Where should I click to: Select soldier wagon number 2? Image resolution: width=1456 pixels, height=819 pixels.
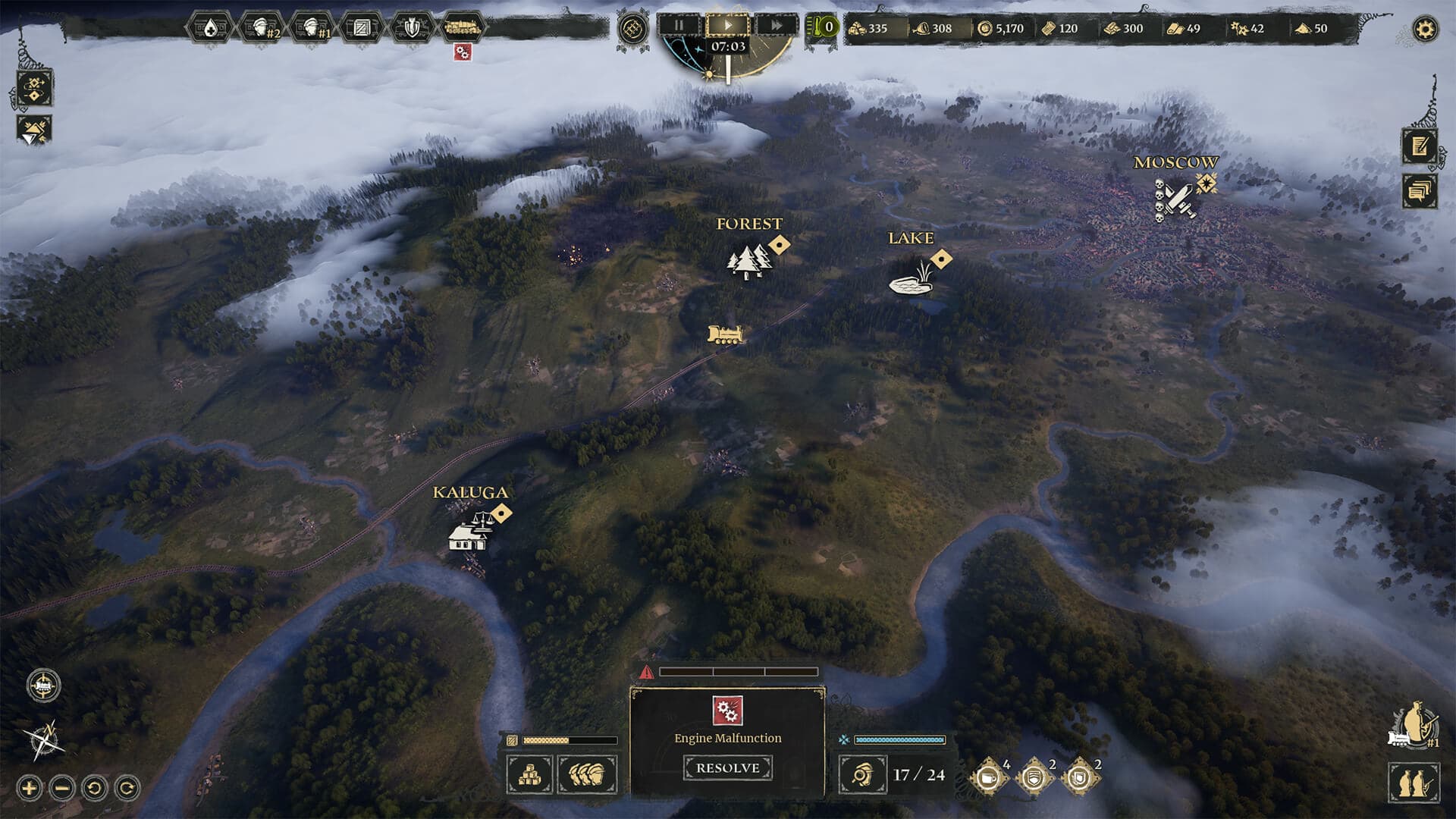click(262, 29)
